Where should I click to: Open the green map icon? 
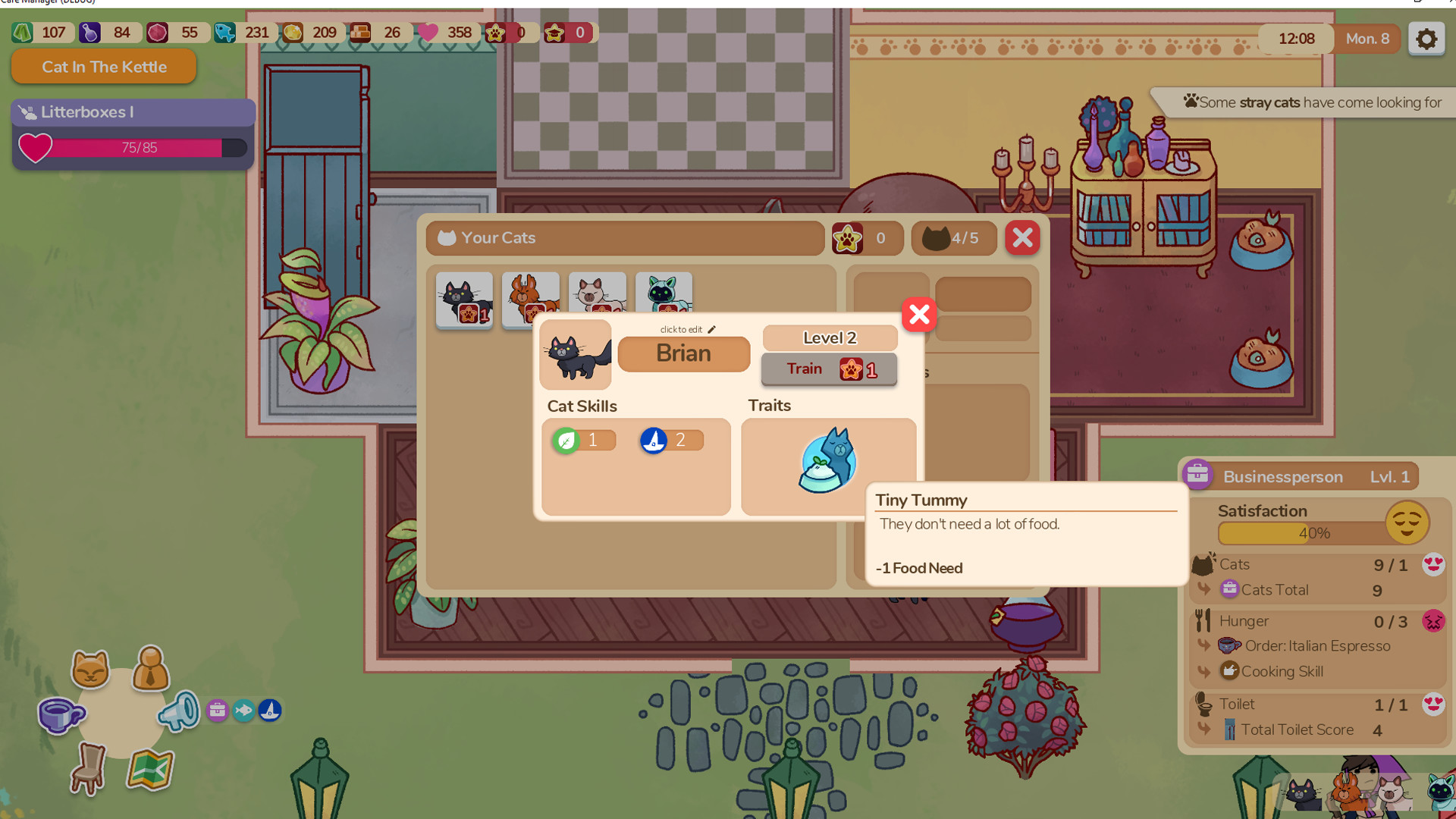click(149, 770)
